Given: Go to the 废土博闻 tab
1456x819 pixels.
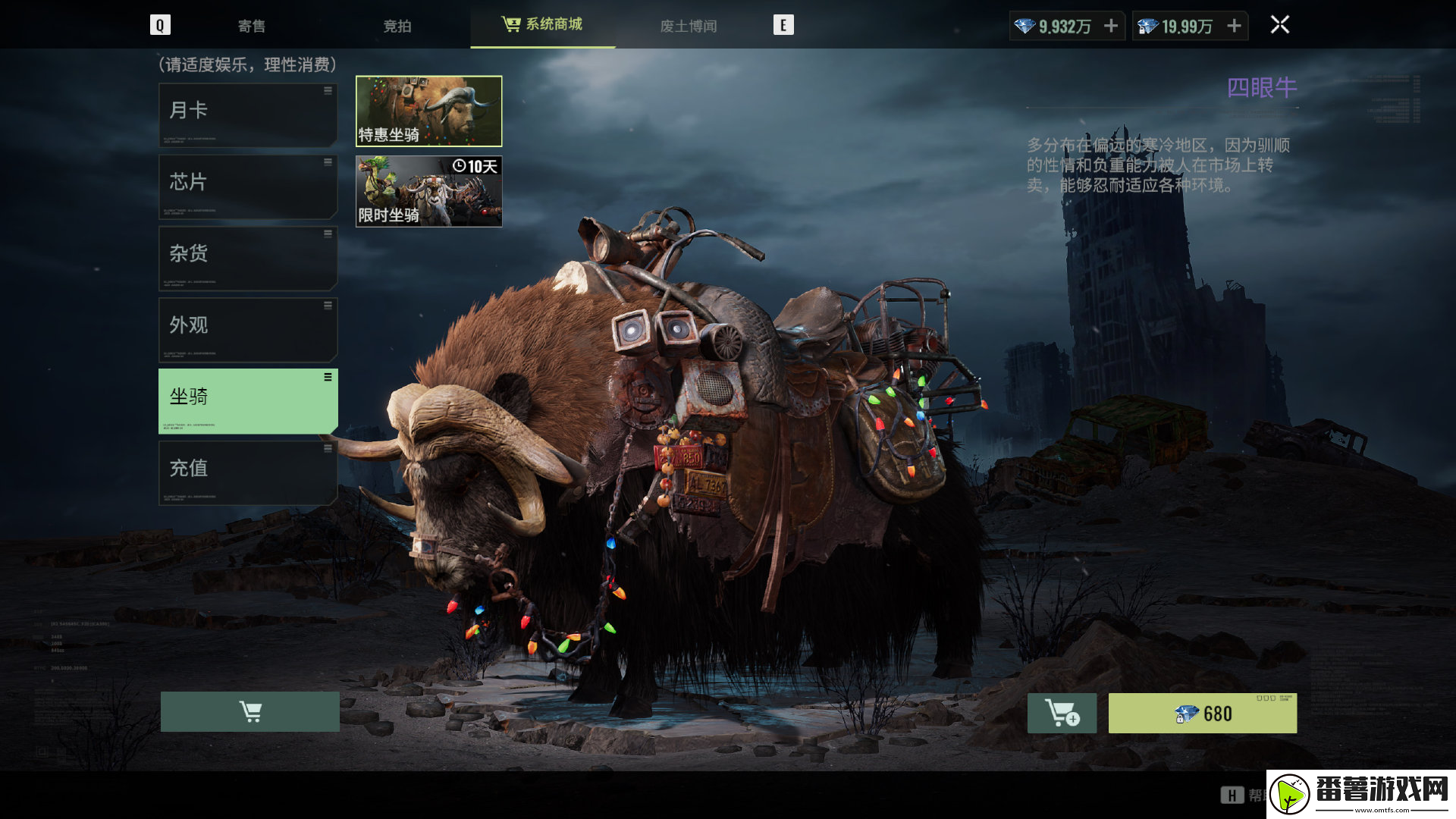Looking at the screenshot, I should [x=688, y=26].
